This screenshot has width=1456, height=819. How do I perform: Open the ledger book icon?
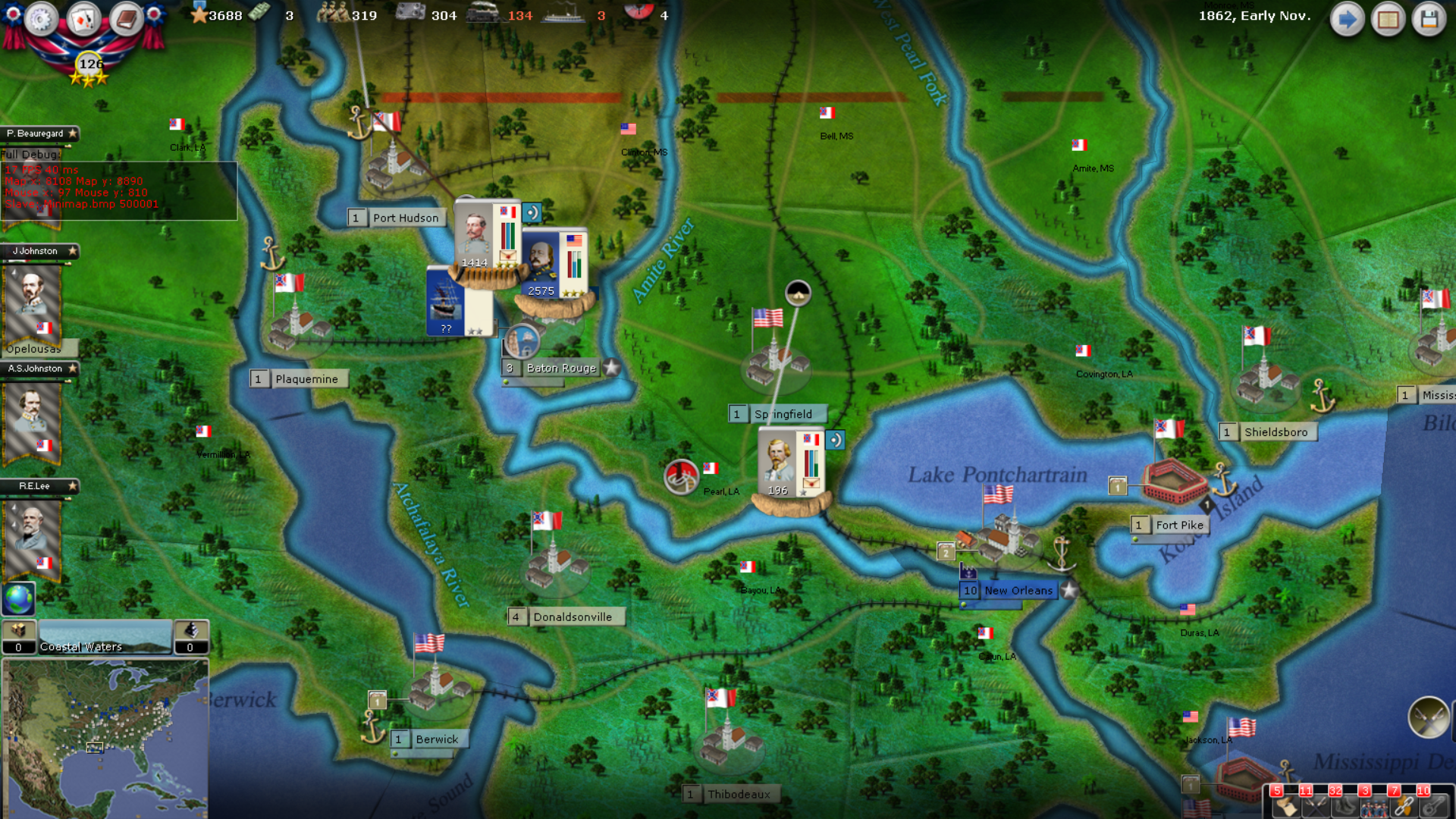(125, 20)
